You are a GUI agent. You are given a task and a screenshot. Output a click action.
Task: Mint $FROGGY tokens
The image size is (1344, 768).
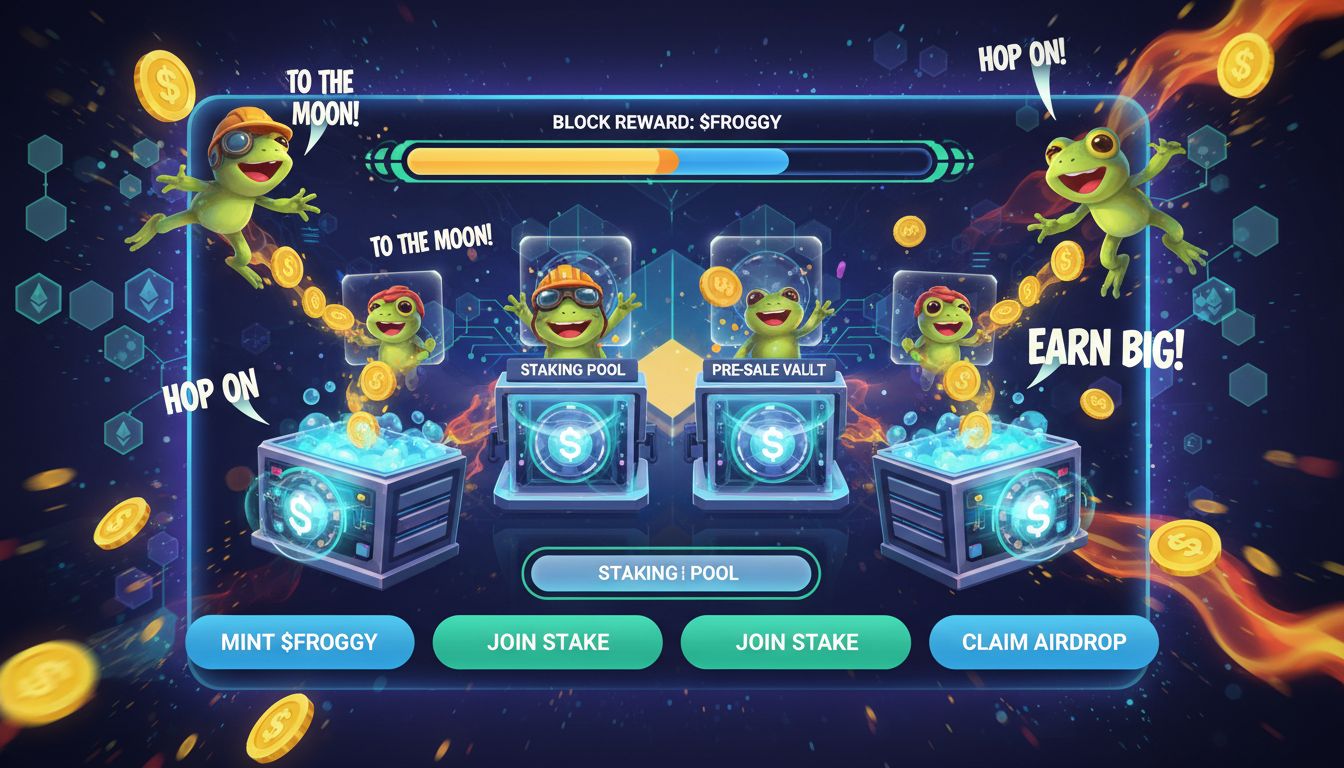pyautogui.click(x=300, y=641)
